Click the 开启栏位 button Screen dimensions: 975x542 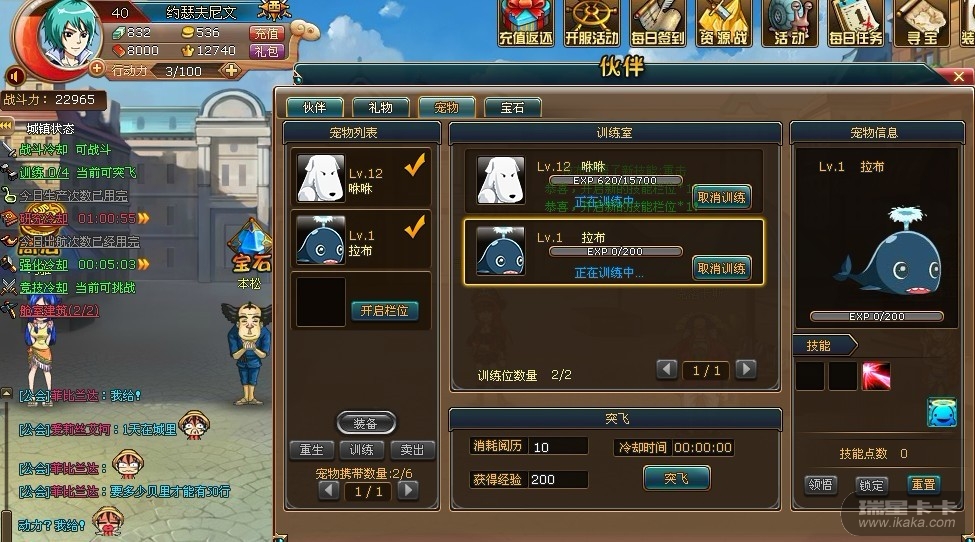point(384,311)
